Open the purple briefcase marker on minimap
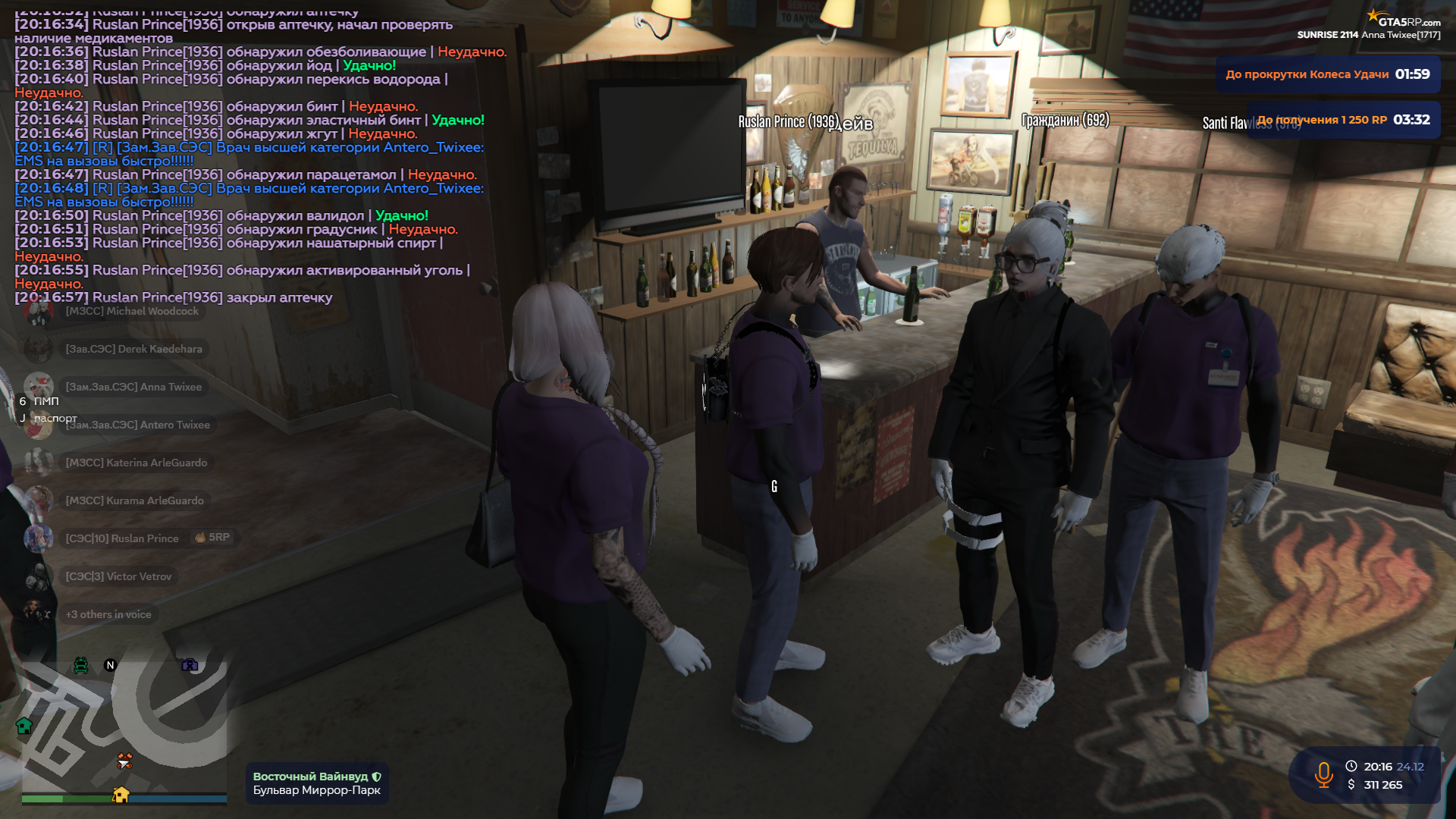The image size is (1456, 819). 190,665
